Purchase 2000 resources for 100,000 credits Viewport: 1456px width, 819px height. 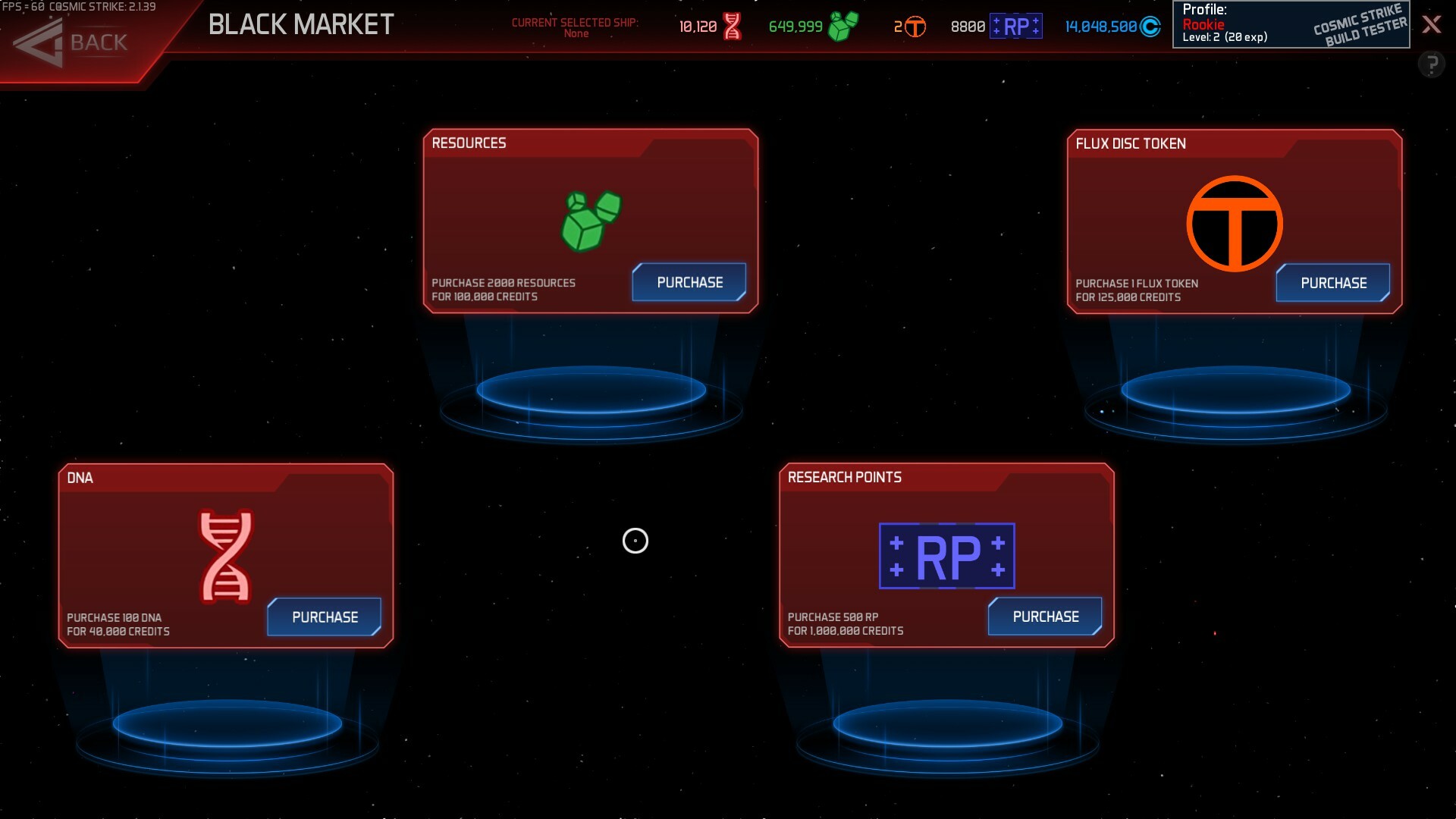point(689,282)
